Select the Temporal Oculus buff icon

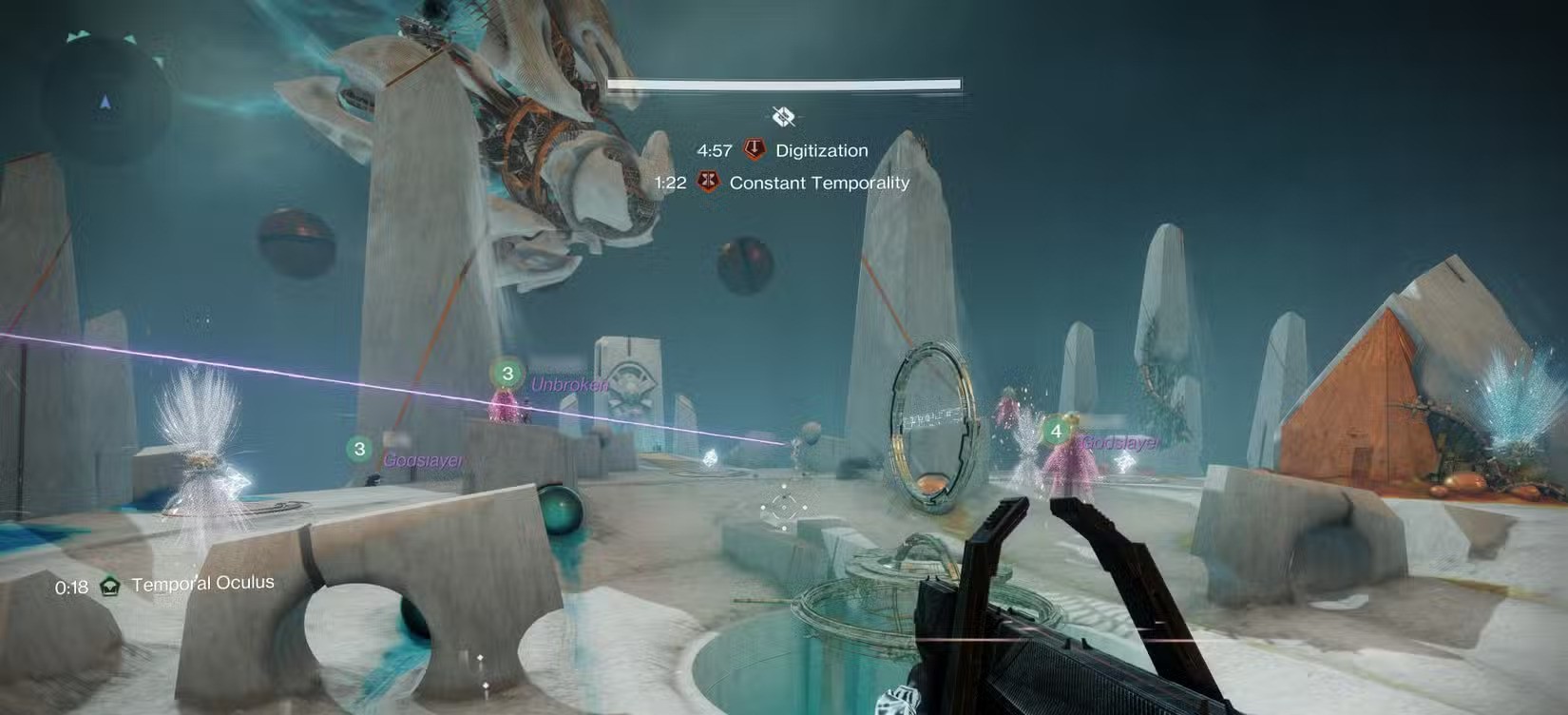[x=111, y=586]
